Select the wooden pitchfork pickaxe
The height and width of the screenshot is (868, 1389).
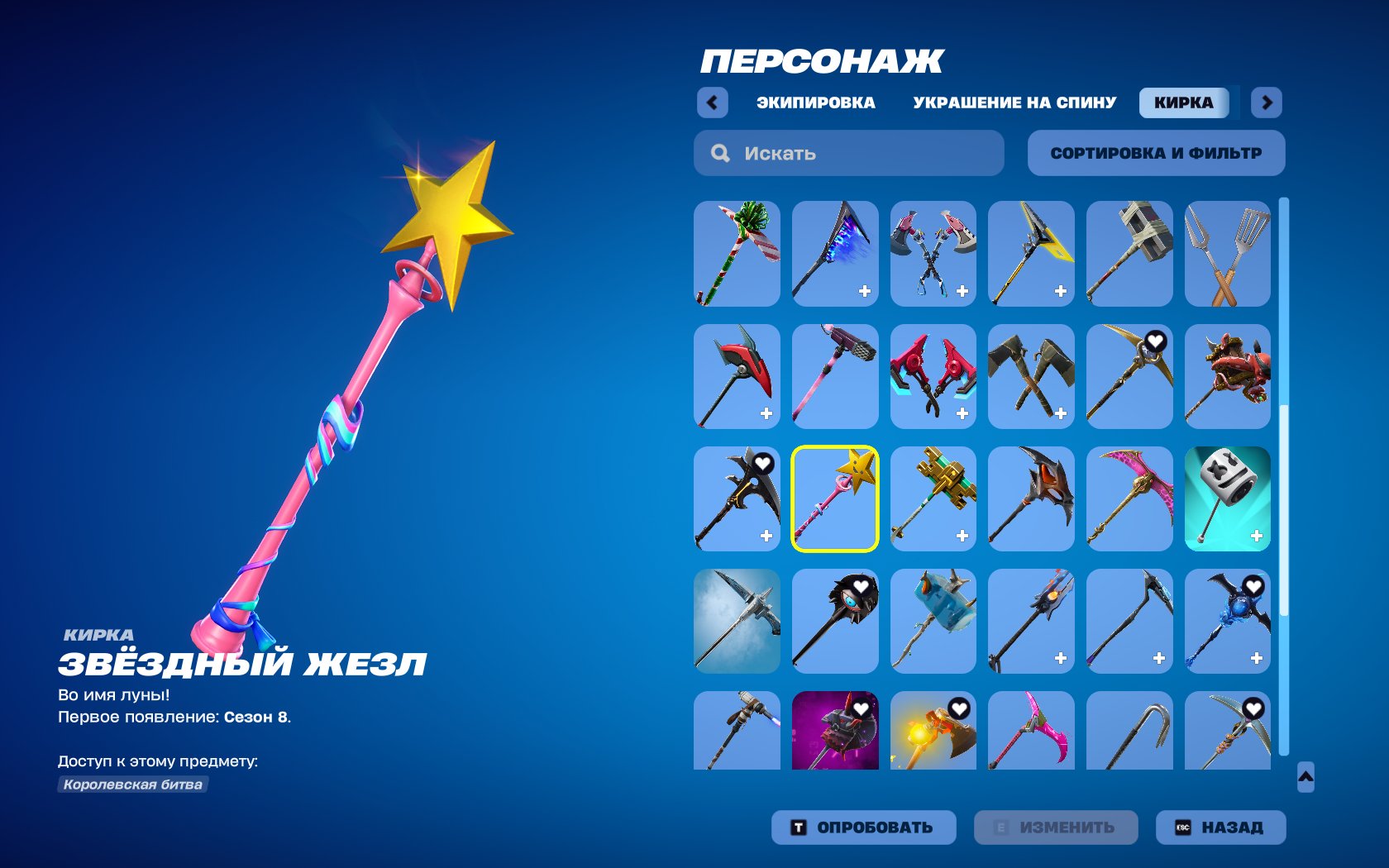tap(1228, 254)
